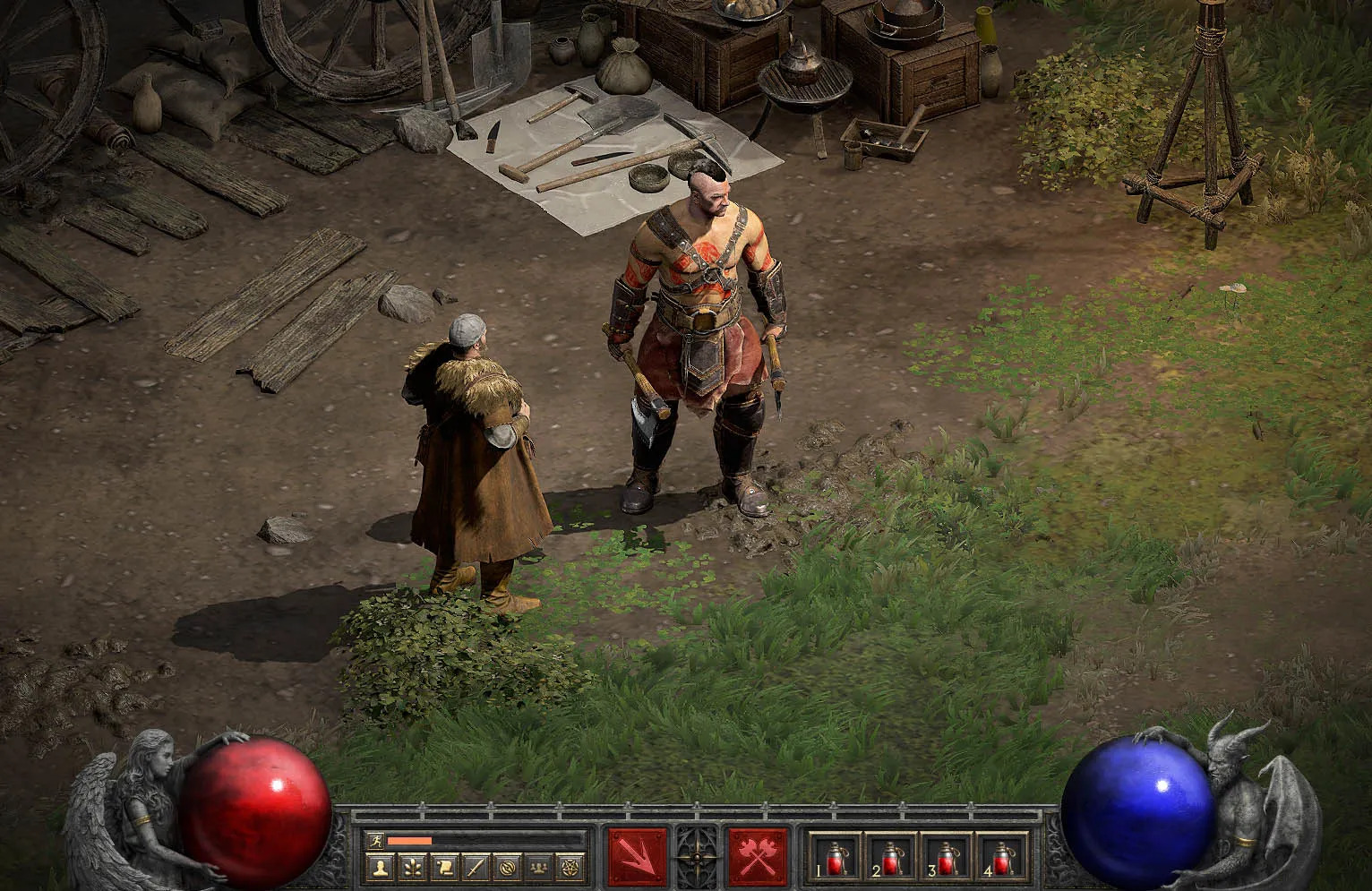Toggle the run/walk icon
Viewport: 1372px width, 891px height.
point(374,841)
